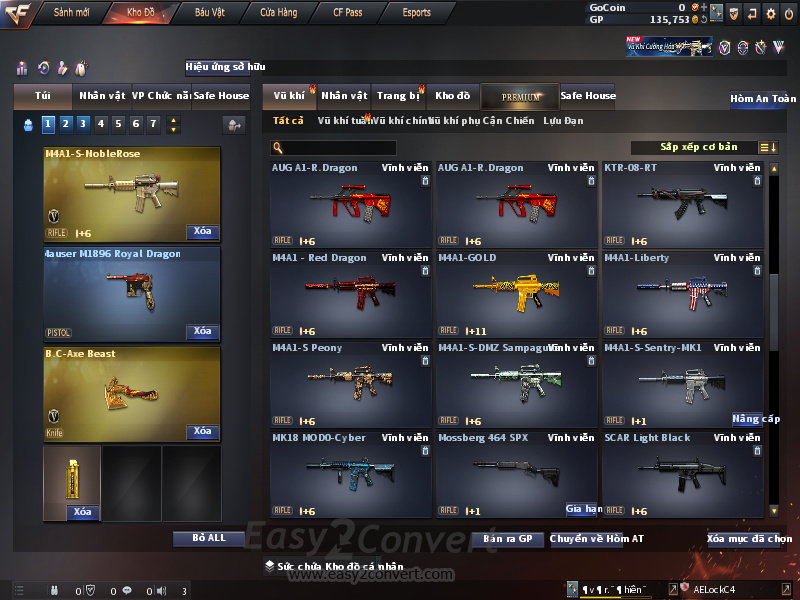Switch to the Báu Vật tab
Screen dimensions: 800x600
[209, 13]
